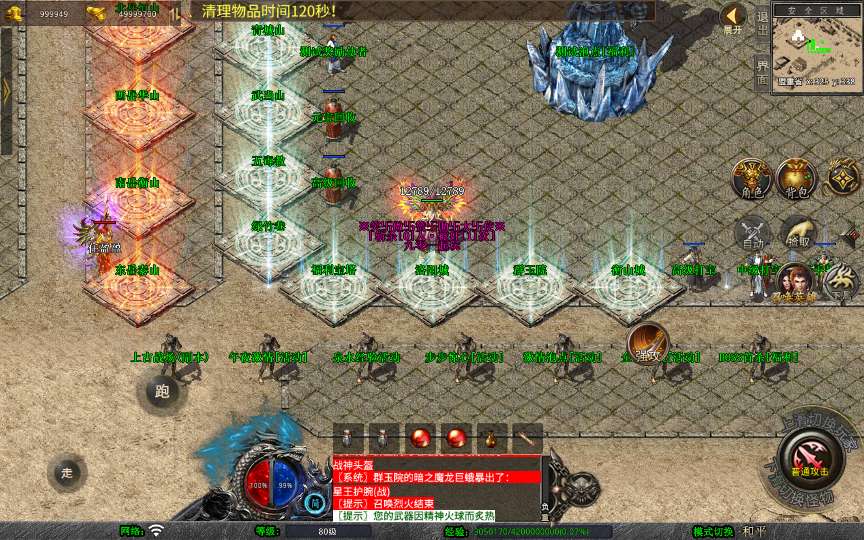This screenshot has width=864, height=540.
Task: Click the small blue round button beside the mana orb
Action: [316, 501]
